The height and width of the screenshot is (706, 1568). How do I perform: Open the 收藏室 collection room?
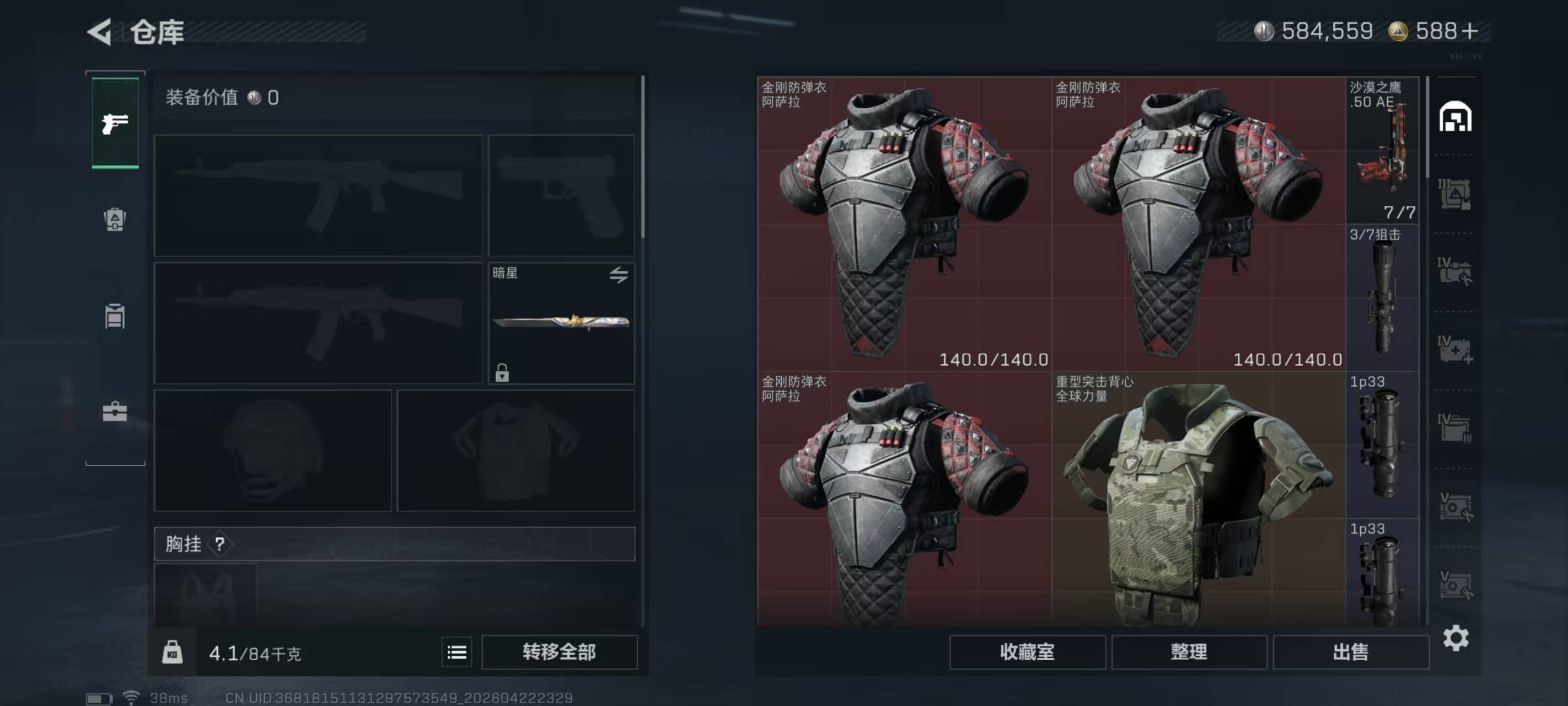(x=1027, y=652)
